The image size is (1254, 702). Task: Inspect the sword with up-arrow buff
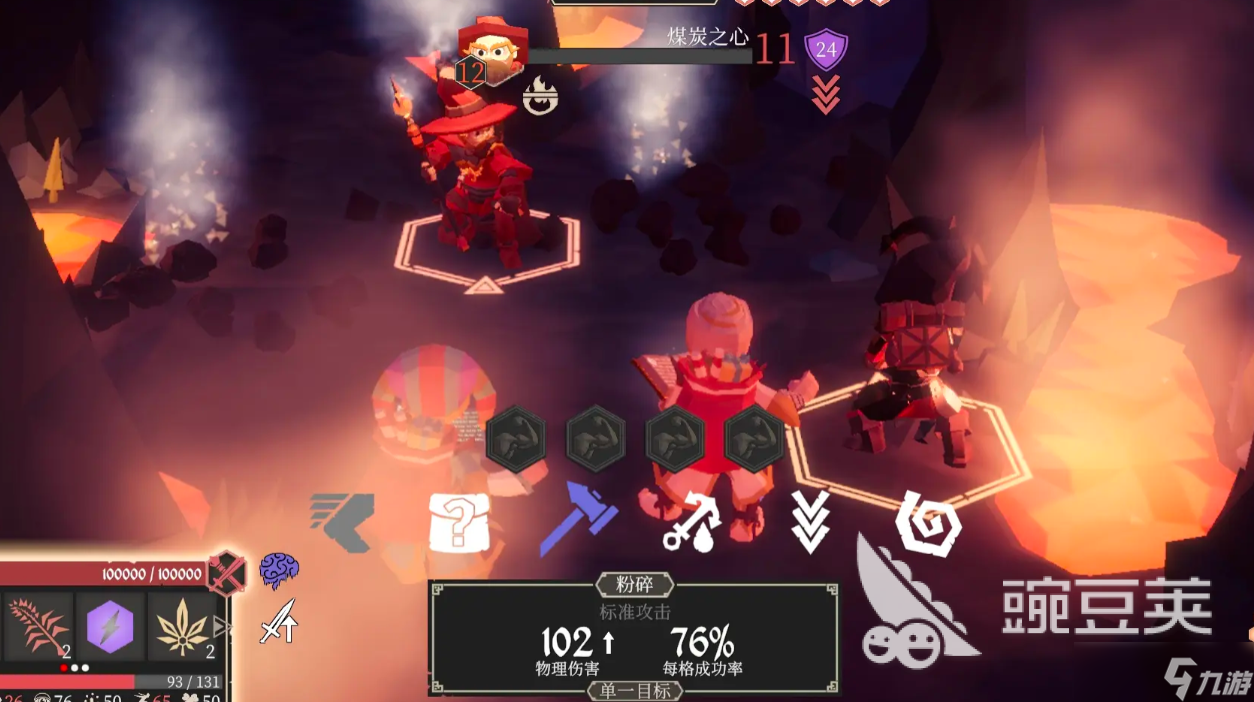tap(278, 621)
